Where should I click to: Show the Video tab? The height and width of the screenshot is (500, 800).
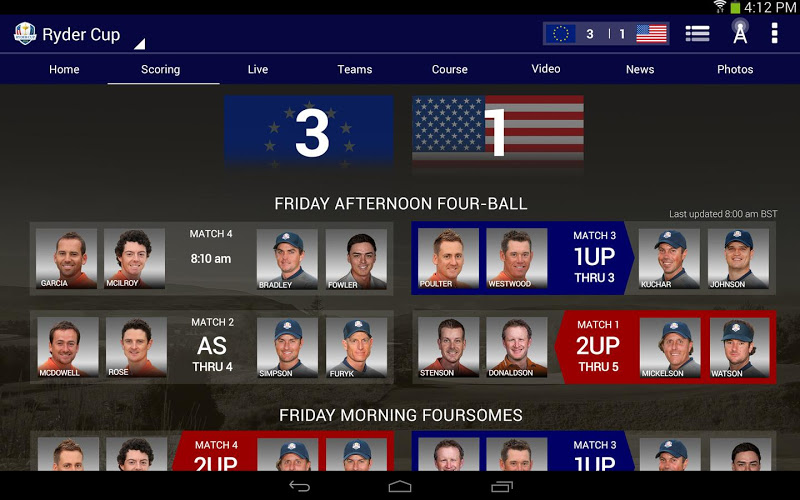pos(546,69)
